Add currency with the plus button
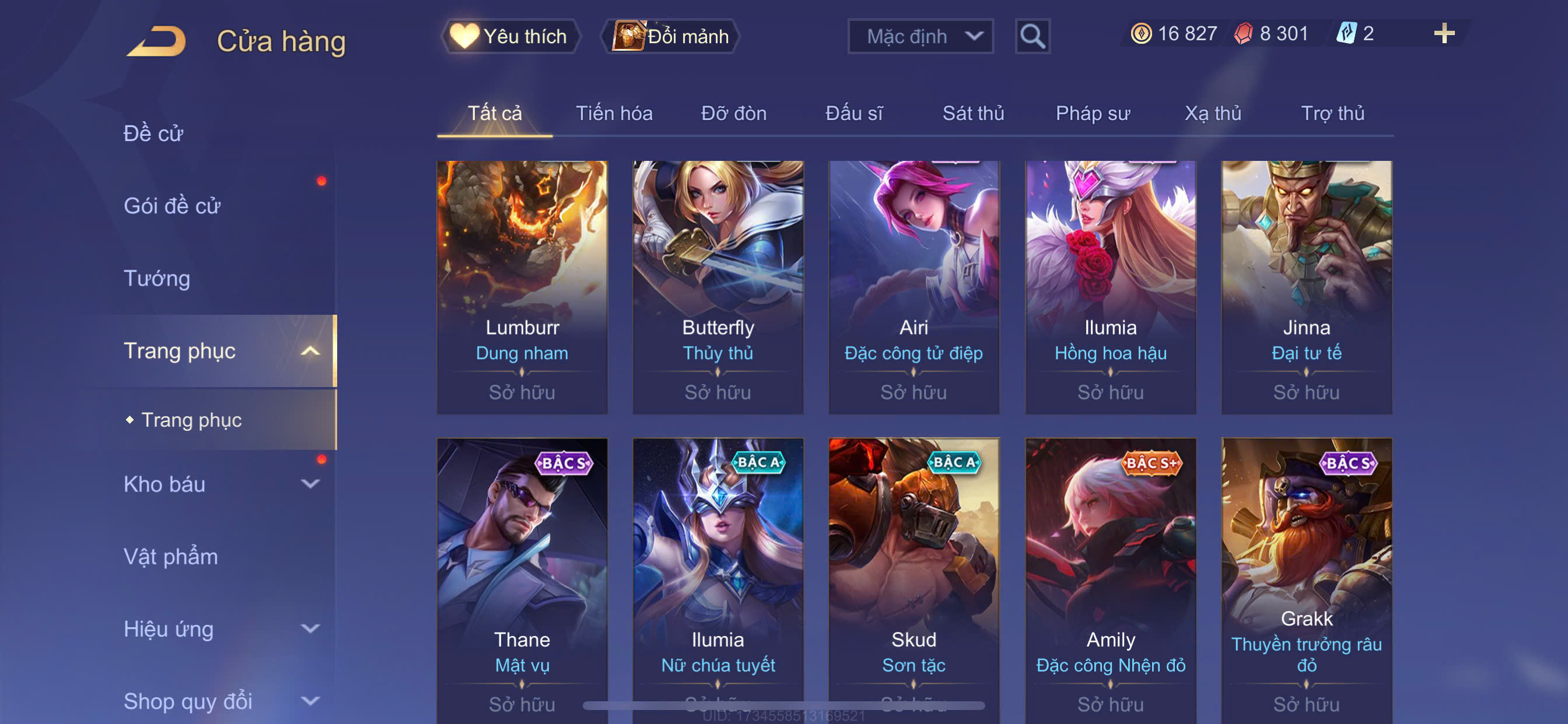 click(x=1443, y=33)
